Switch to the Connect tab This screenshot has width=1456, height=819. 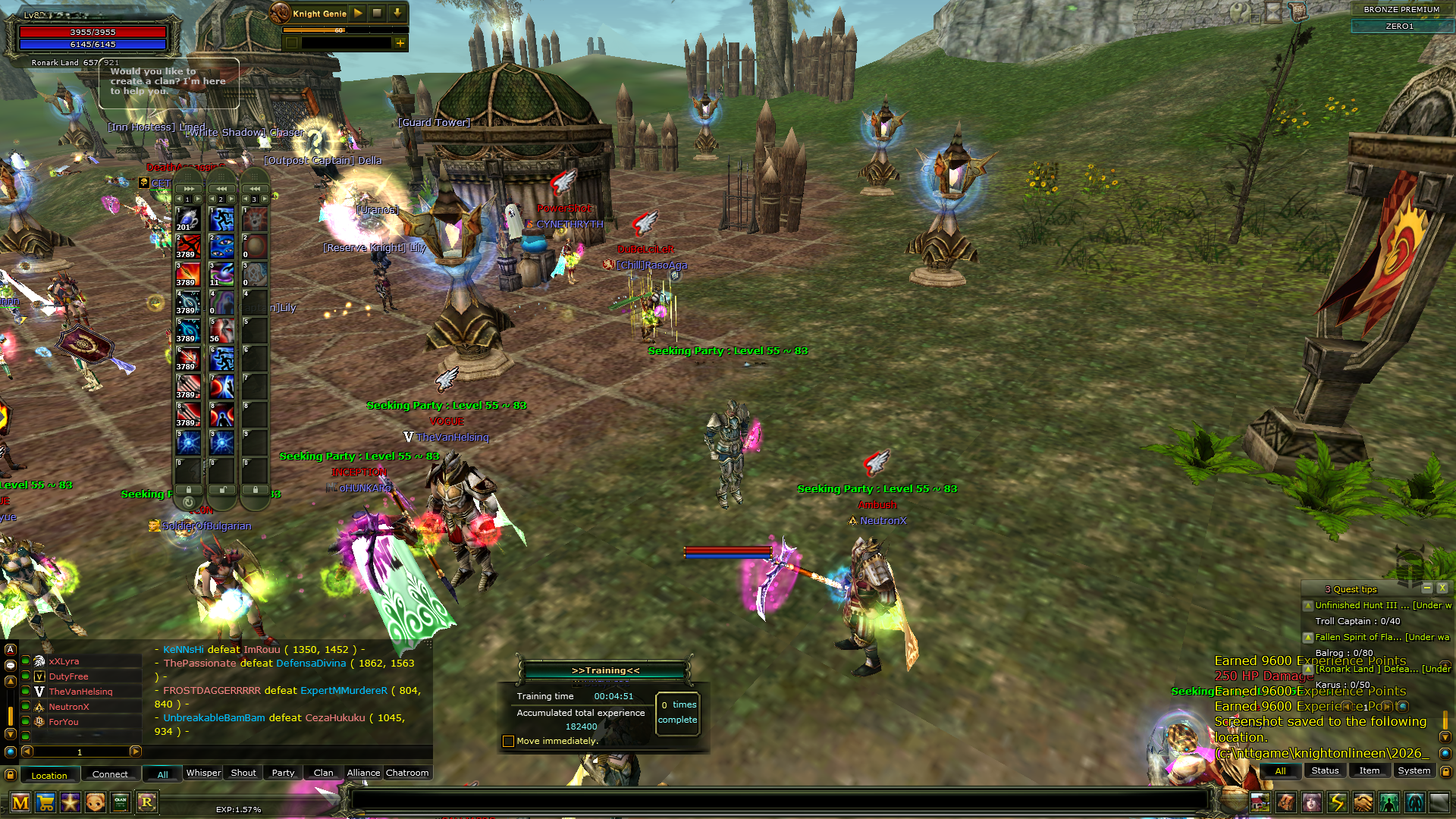[110, 774]
